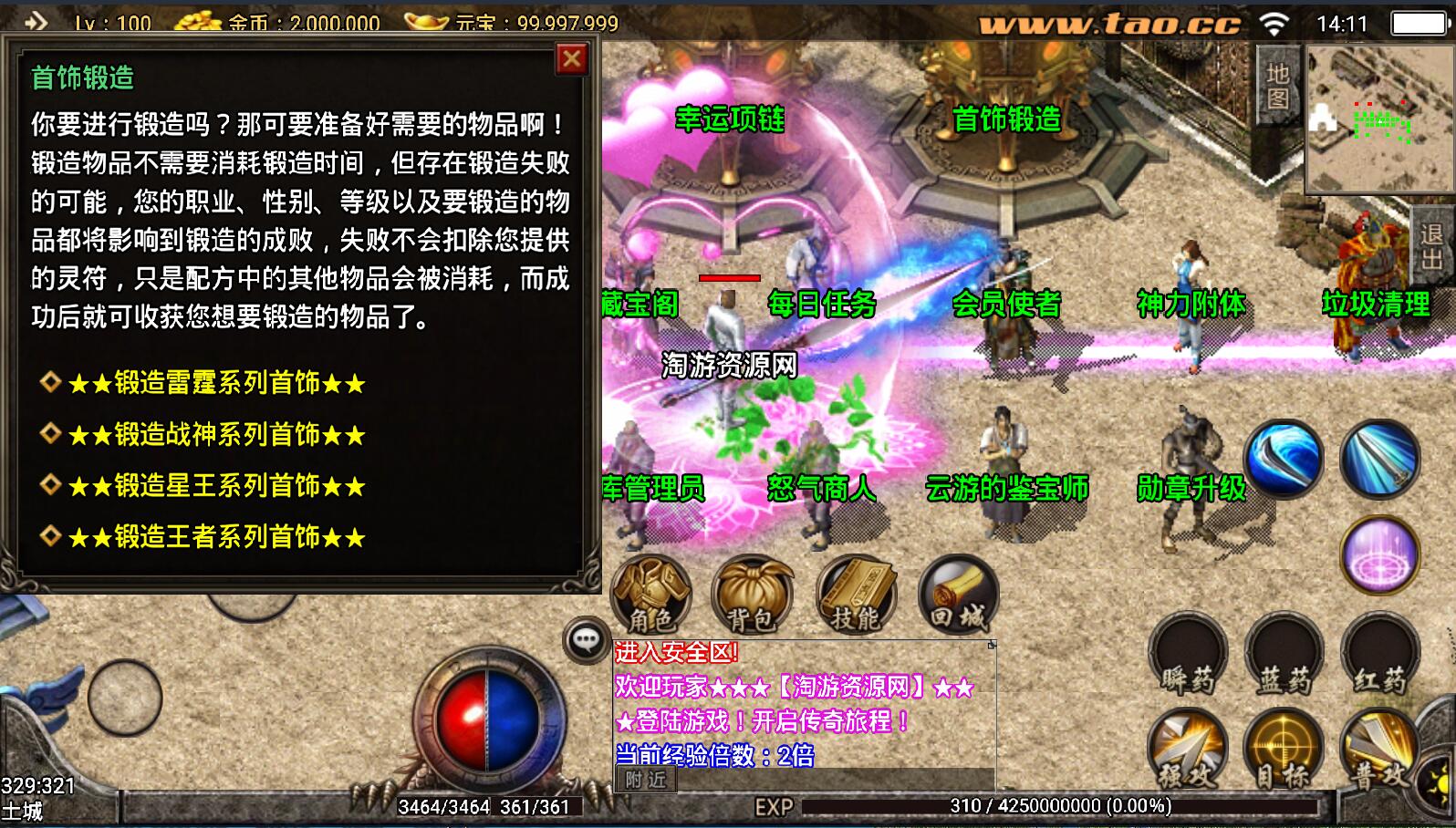Open the chat speech bubble button

pyautogui.click(x=586, y=640)
